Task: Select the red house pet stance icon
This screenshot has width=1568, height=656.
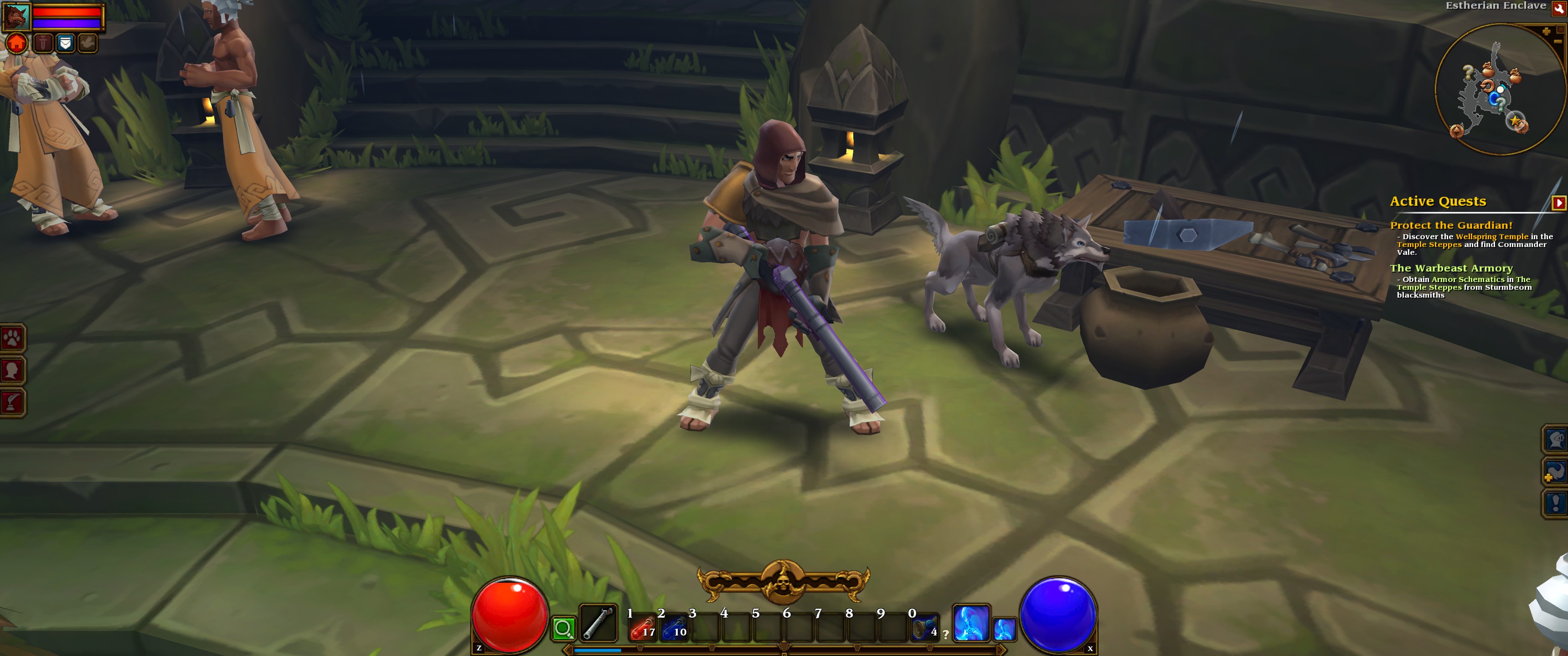Action: tap(17, 43)
